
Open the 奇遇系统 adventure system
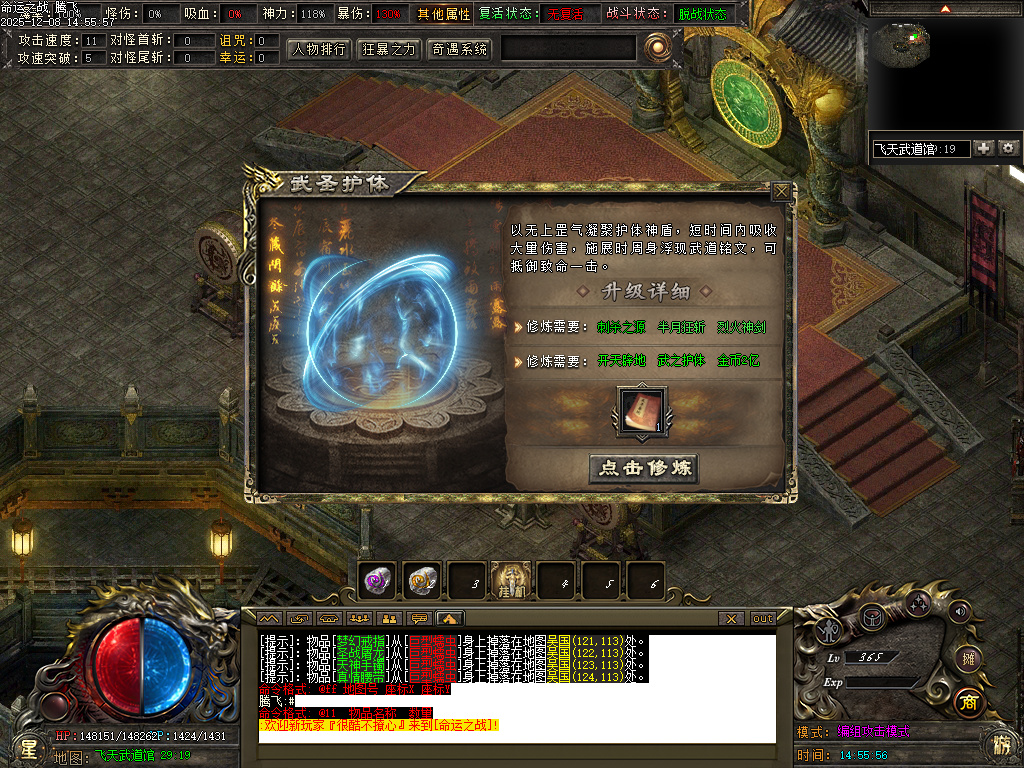pyautogui.click(x=459, y=49)
